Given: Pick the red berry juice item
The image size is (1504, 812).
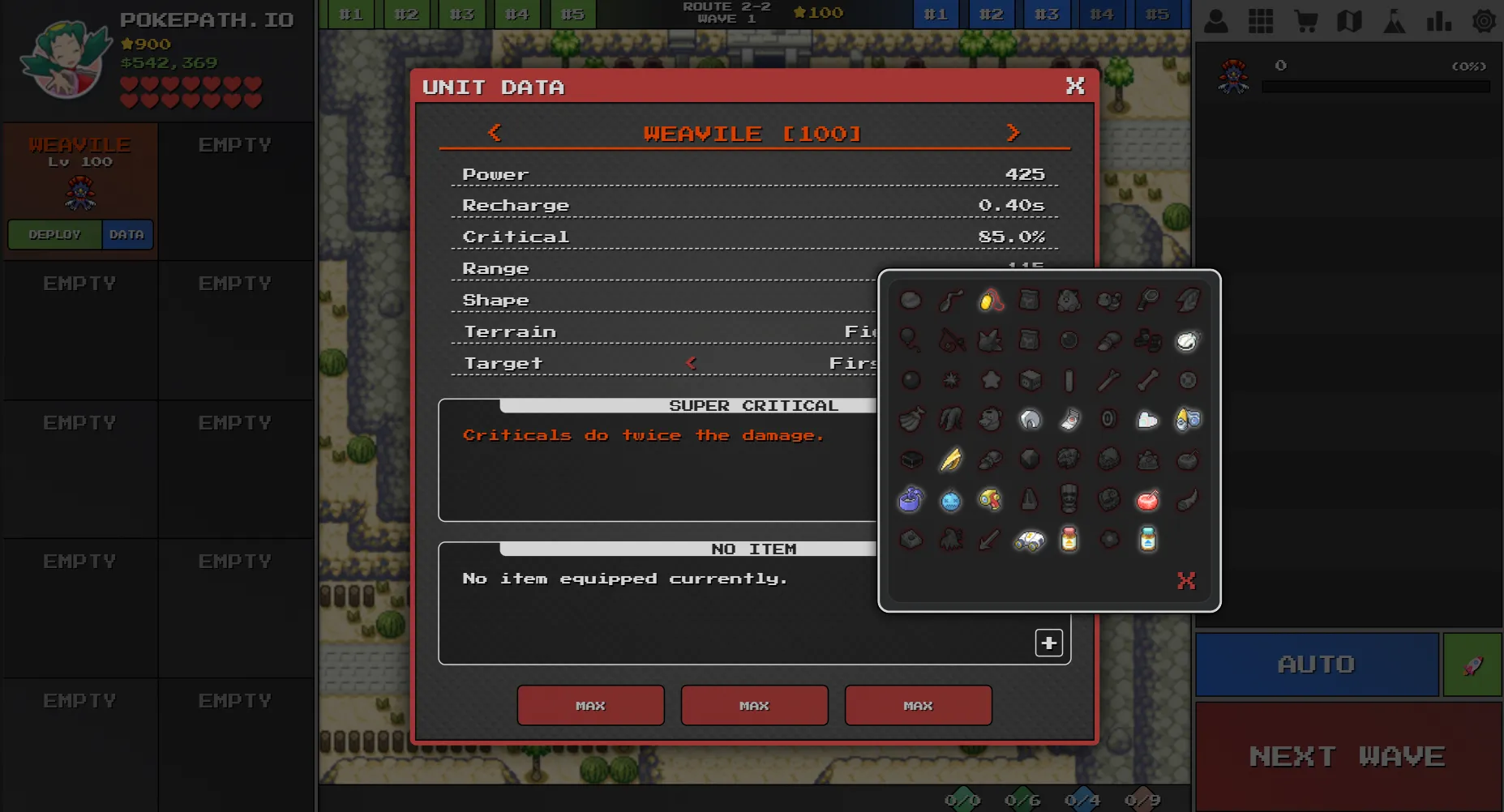Looking at the screenshot, I should [1147, 501].
